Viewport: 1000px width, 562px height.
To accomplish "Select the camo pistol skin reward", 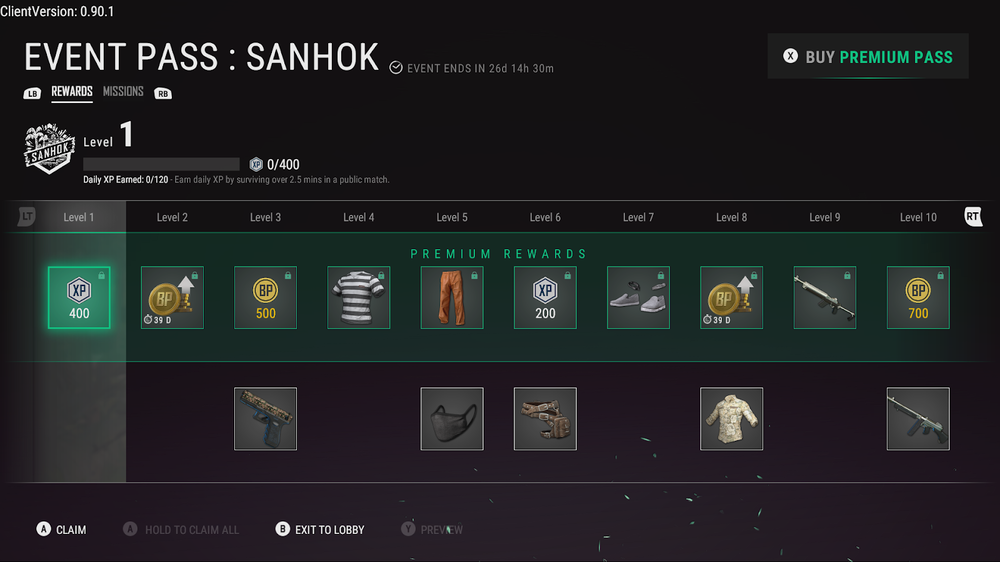I will pos(265,419).
